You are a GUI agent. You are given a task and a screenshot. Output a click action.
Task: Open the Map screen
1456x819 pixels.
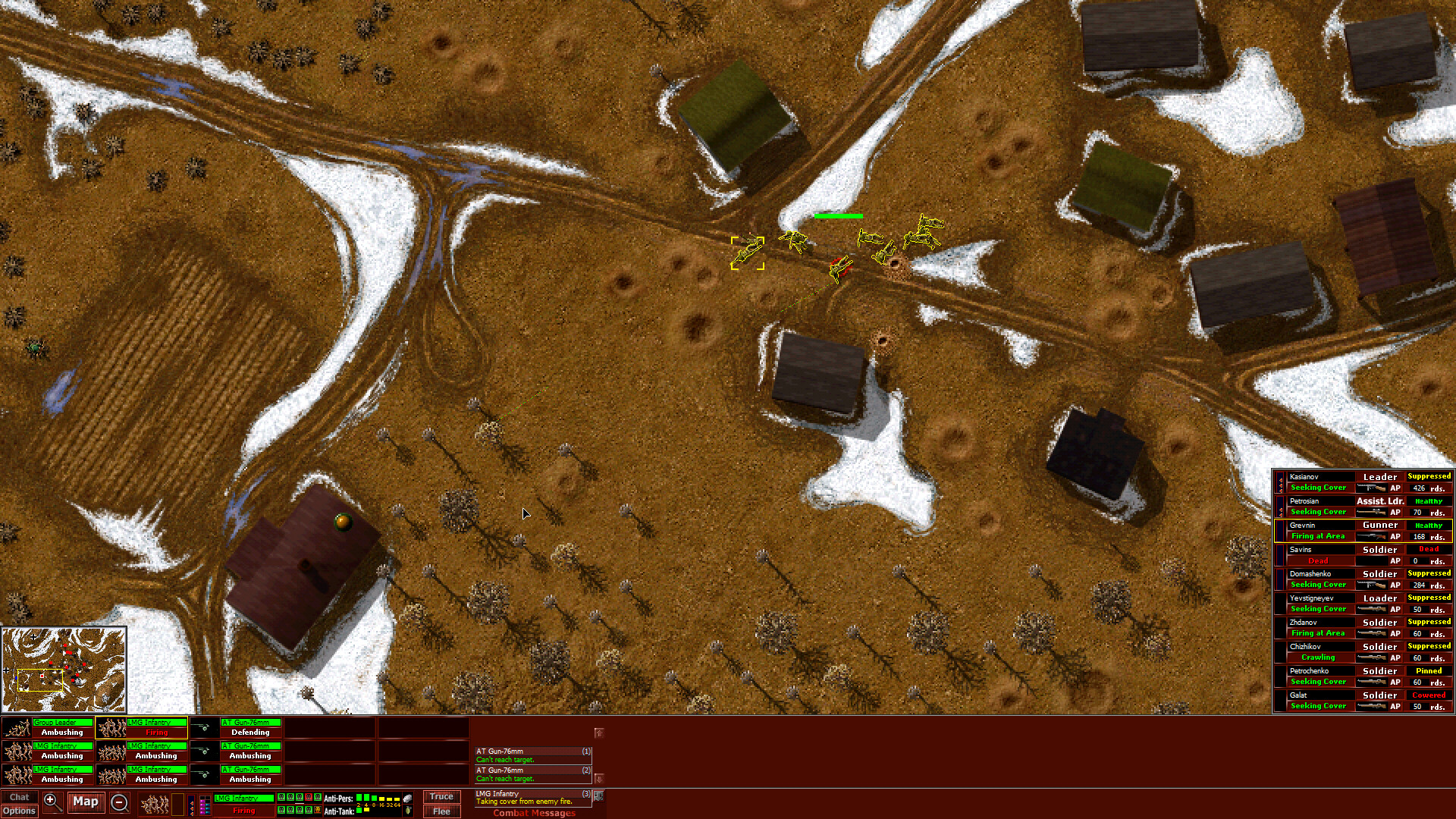[86, 802]
